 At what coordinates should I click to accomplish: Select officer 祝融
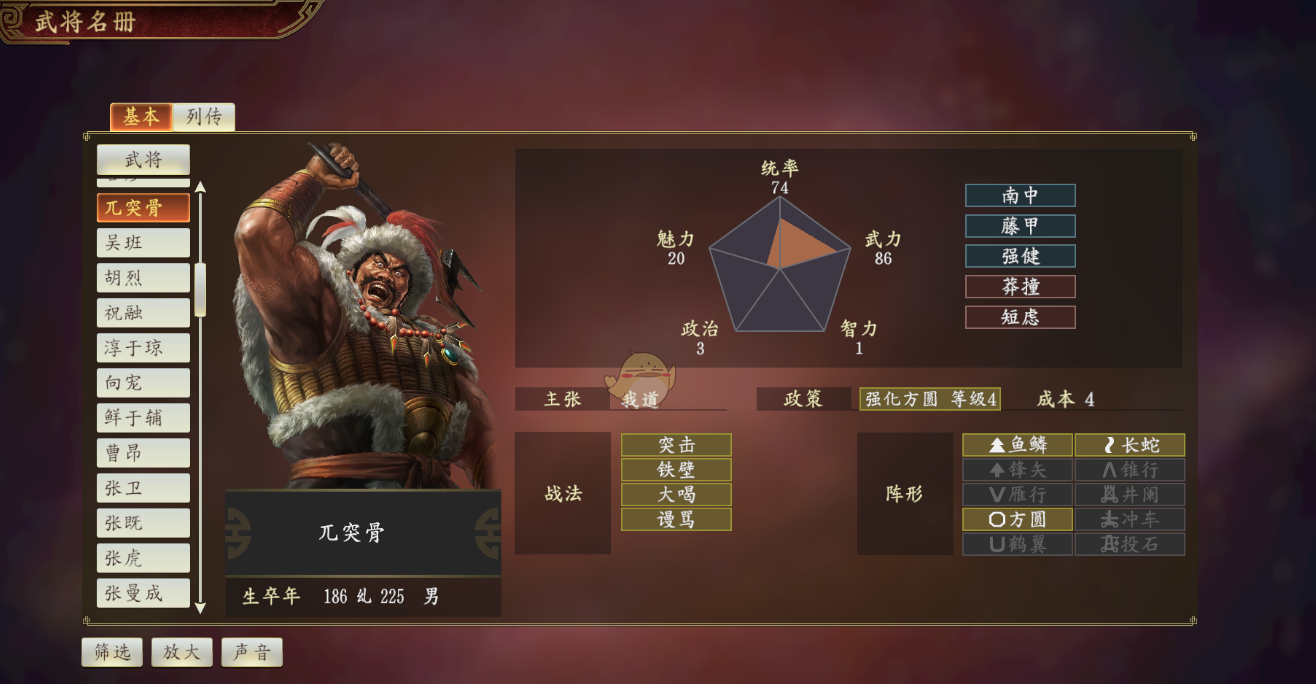tap(143, 313)
